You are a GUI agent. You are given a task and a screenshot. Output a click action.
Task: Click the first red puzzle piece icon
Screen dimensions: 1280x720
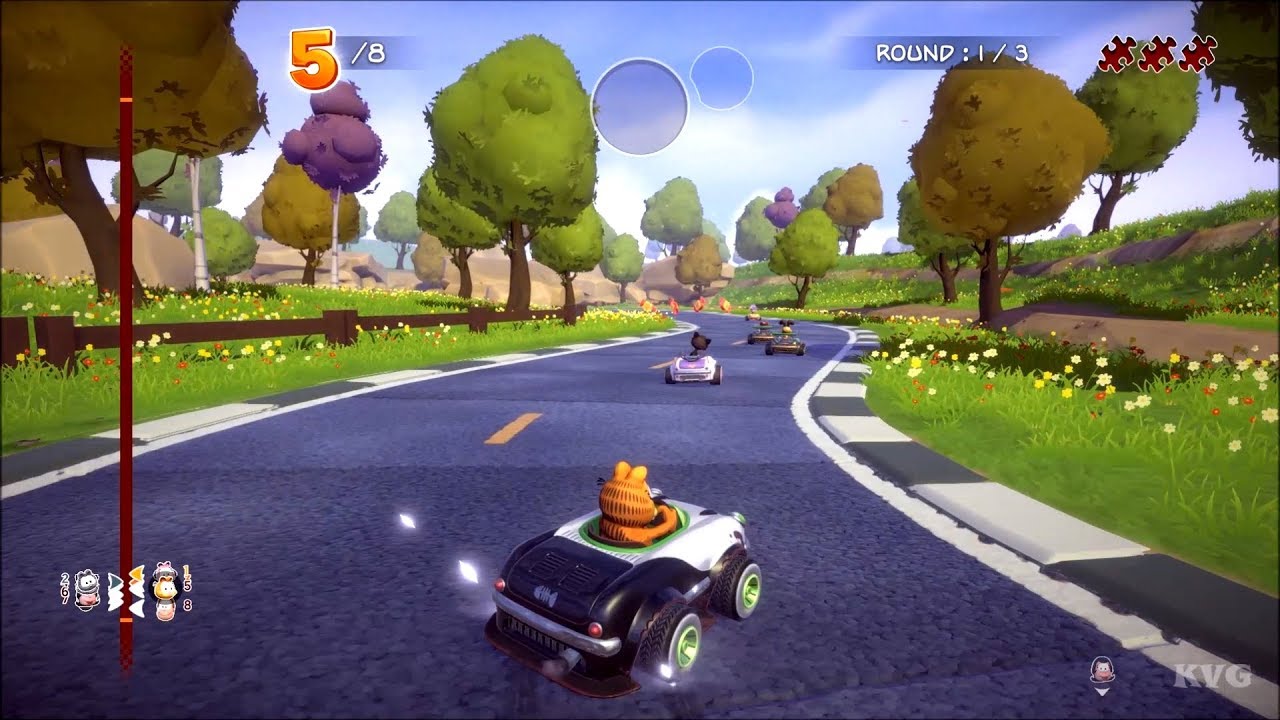coord(1118,50)
